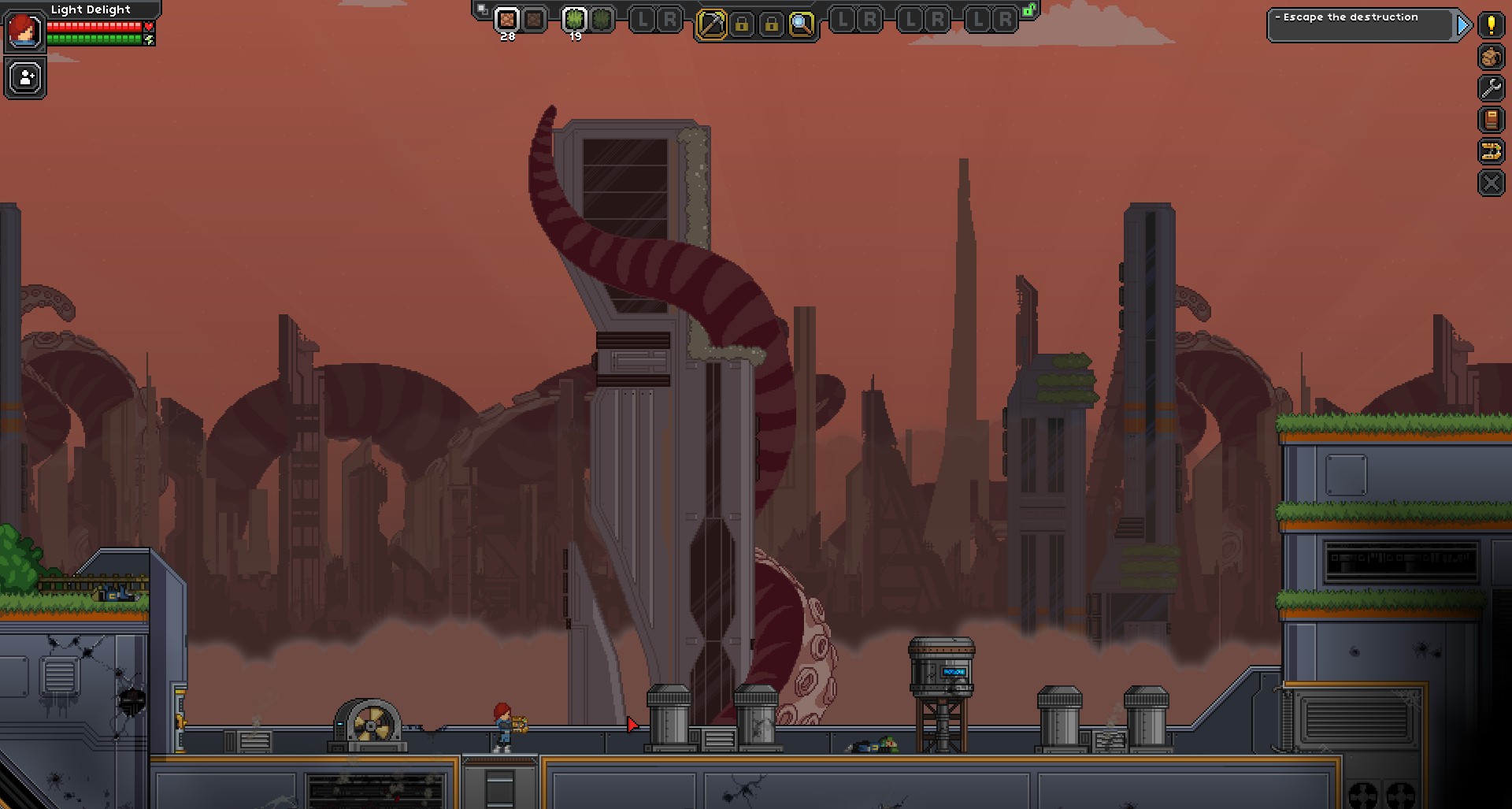The width and height of the screenshot is (1512, 809).
Task: Open the party invite button
Action: point(24,77)
